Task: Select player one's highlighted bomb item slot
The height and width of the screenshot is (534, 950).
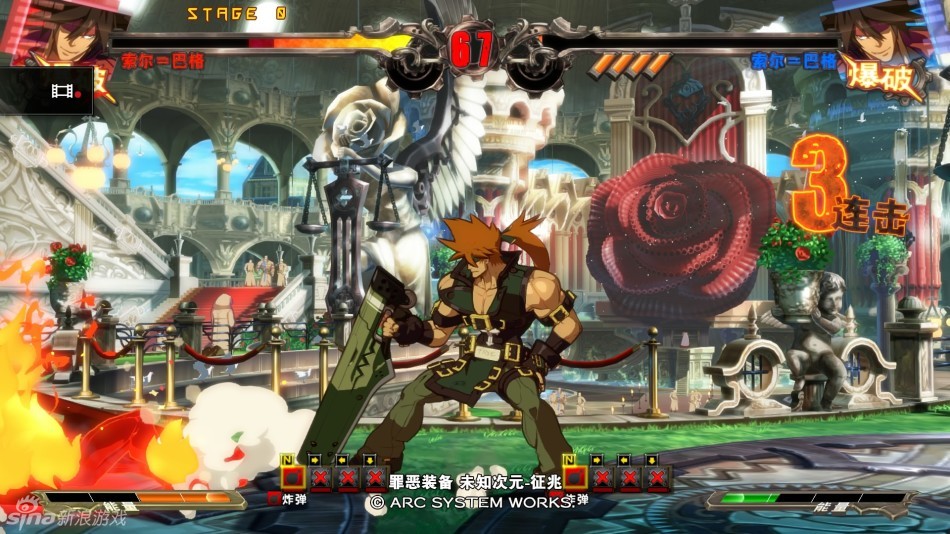Action: [x=292, y=477]
